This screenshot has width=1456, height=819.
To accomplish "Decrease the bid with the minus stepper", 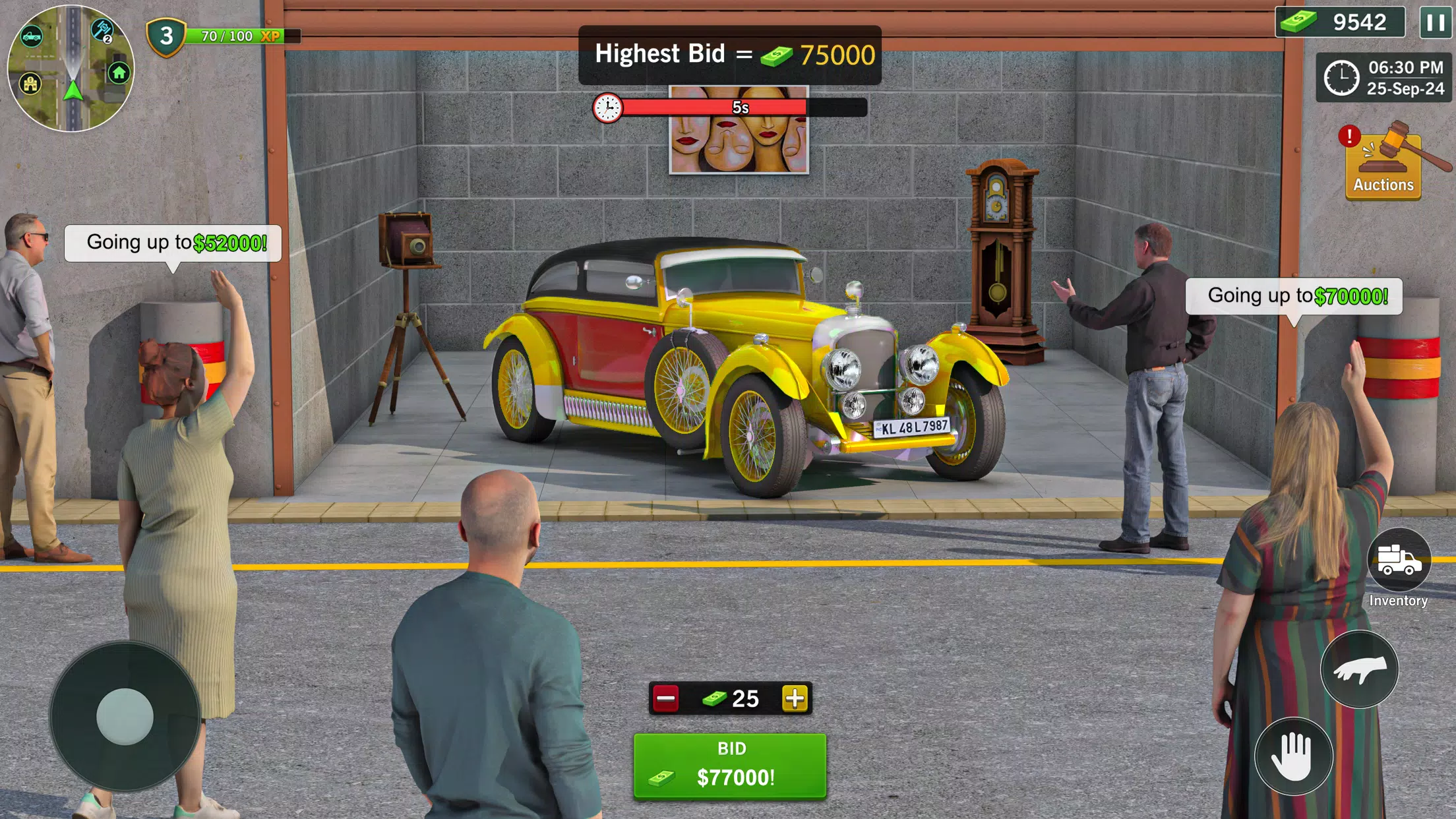I will [666, 699].
